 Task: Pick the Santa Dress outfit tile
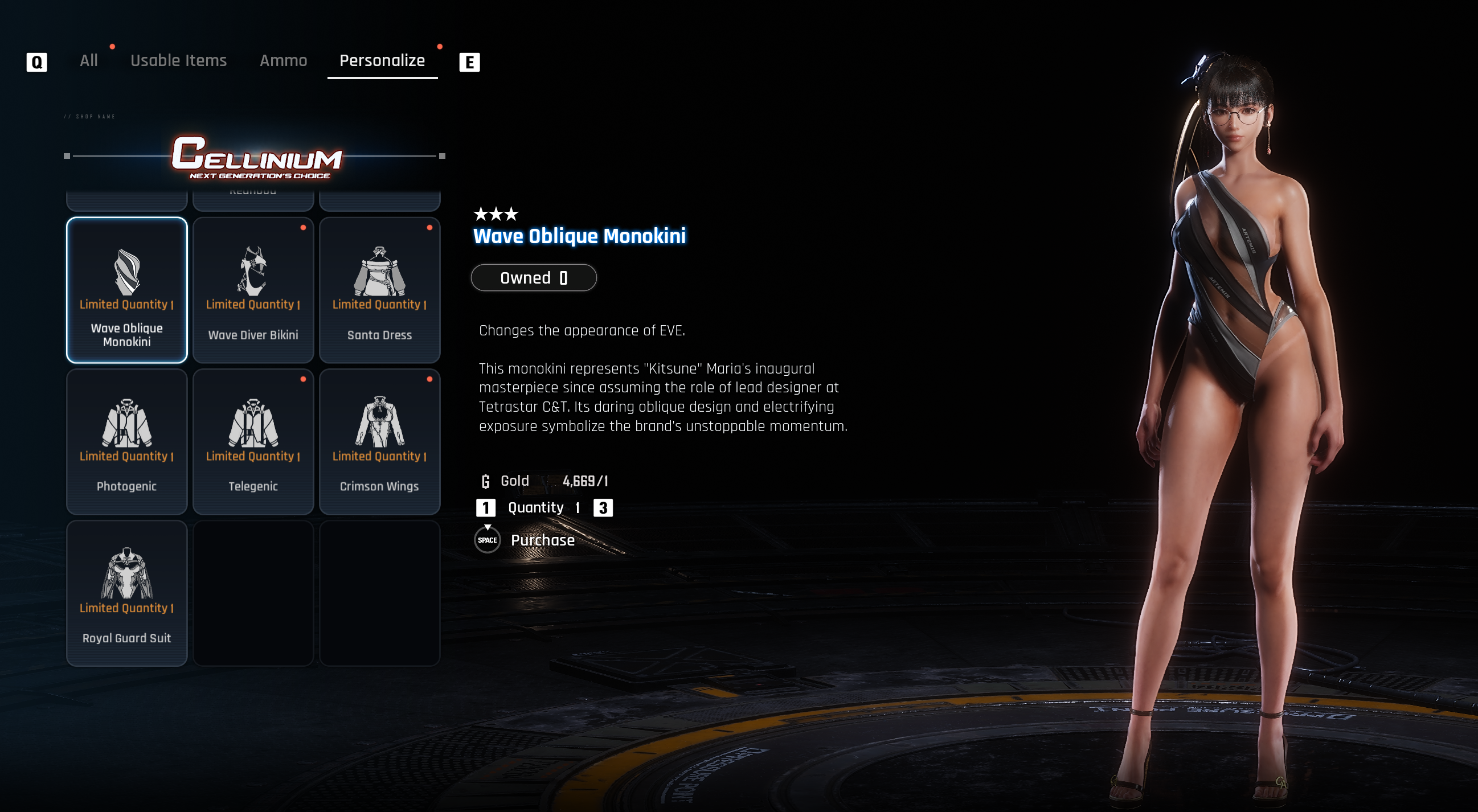click(379, 290)
